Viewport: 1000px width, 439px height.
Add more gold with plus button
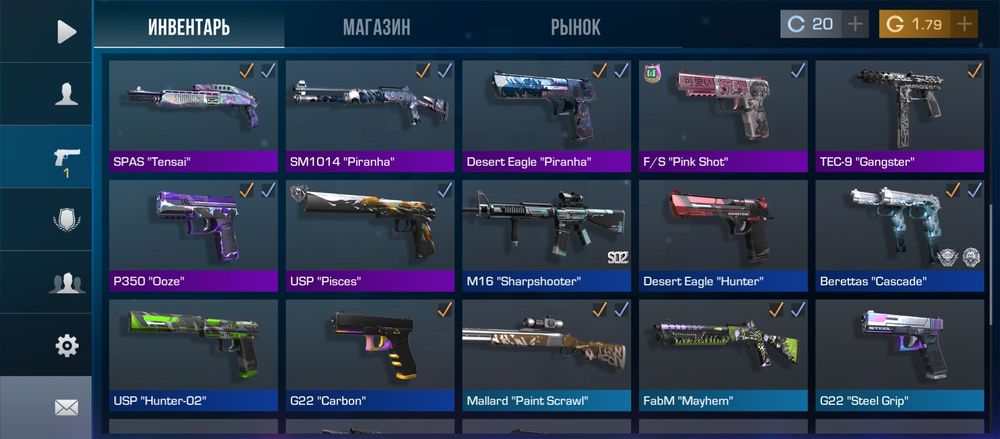[x=964, y=24]
